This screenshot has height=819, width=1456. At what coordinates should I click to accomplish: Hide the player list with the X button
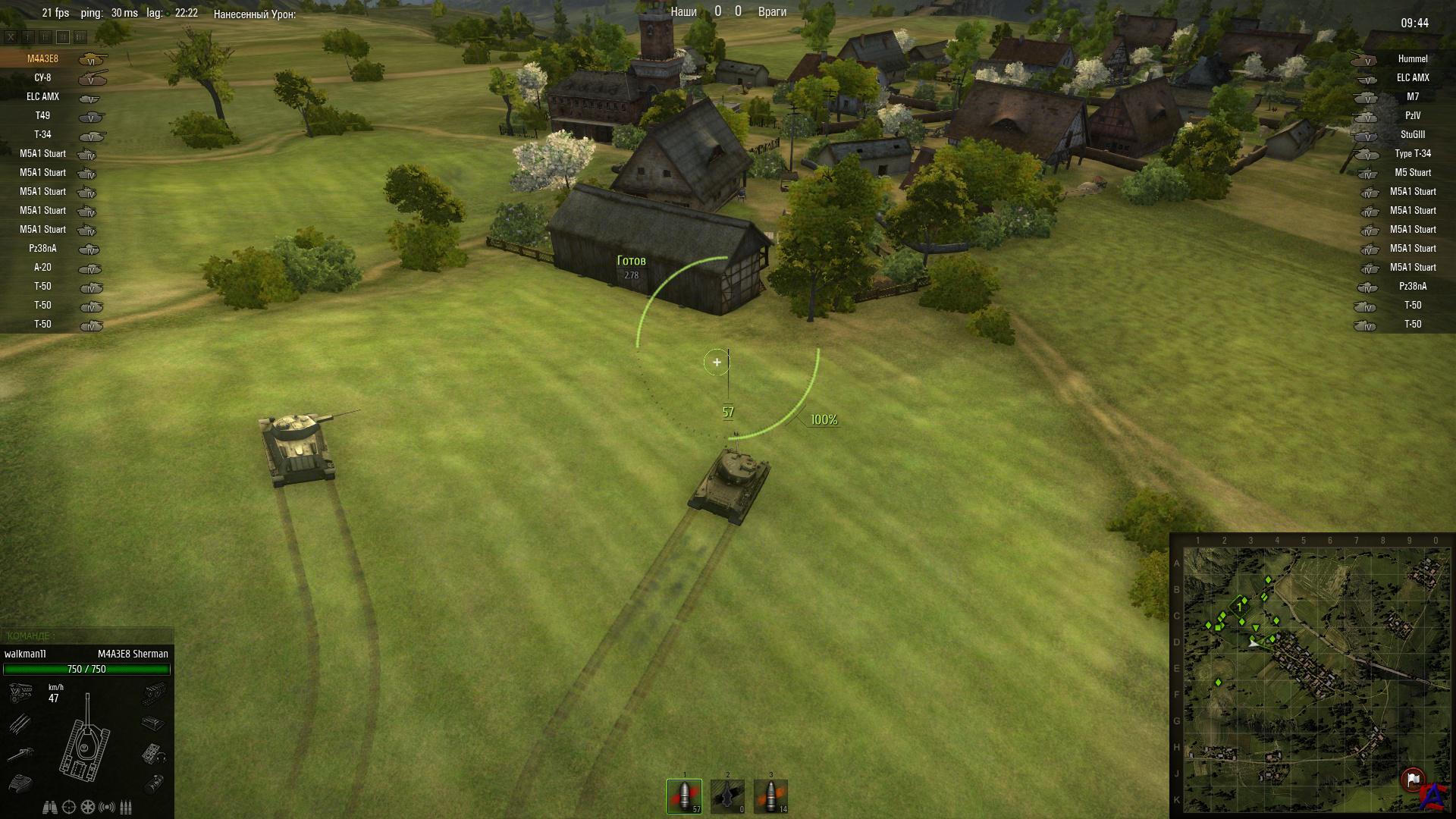click(11, 36)
